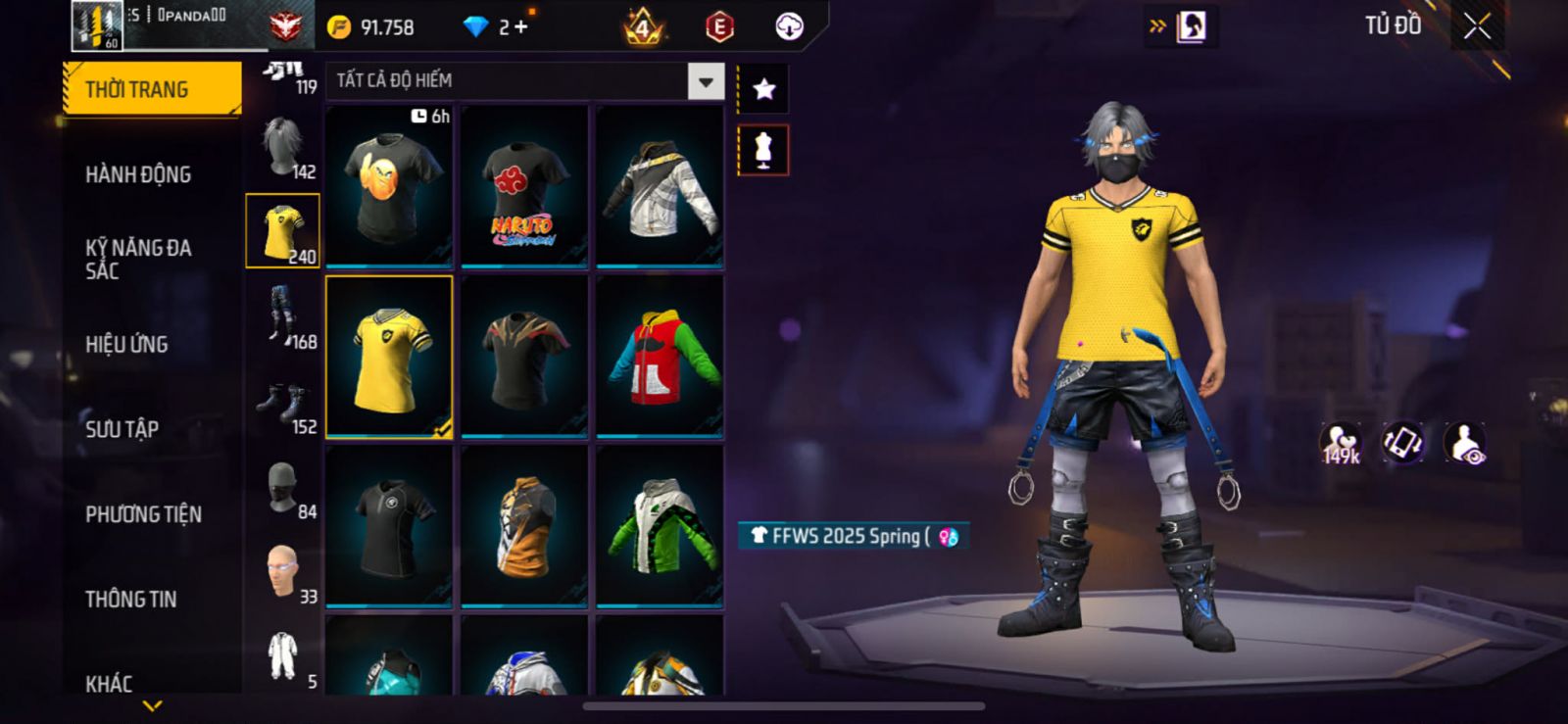Select the Hiệu Ứng tab
This screenshot has width=1568, height=724.
pos(126,345)
